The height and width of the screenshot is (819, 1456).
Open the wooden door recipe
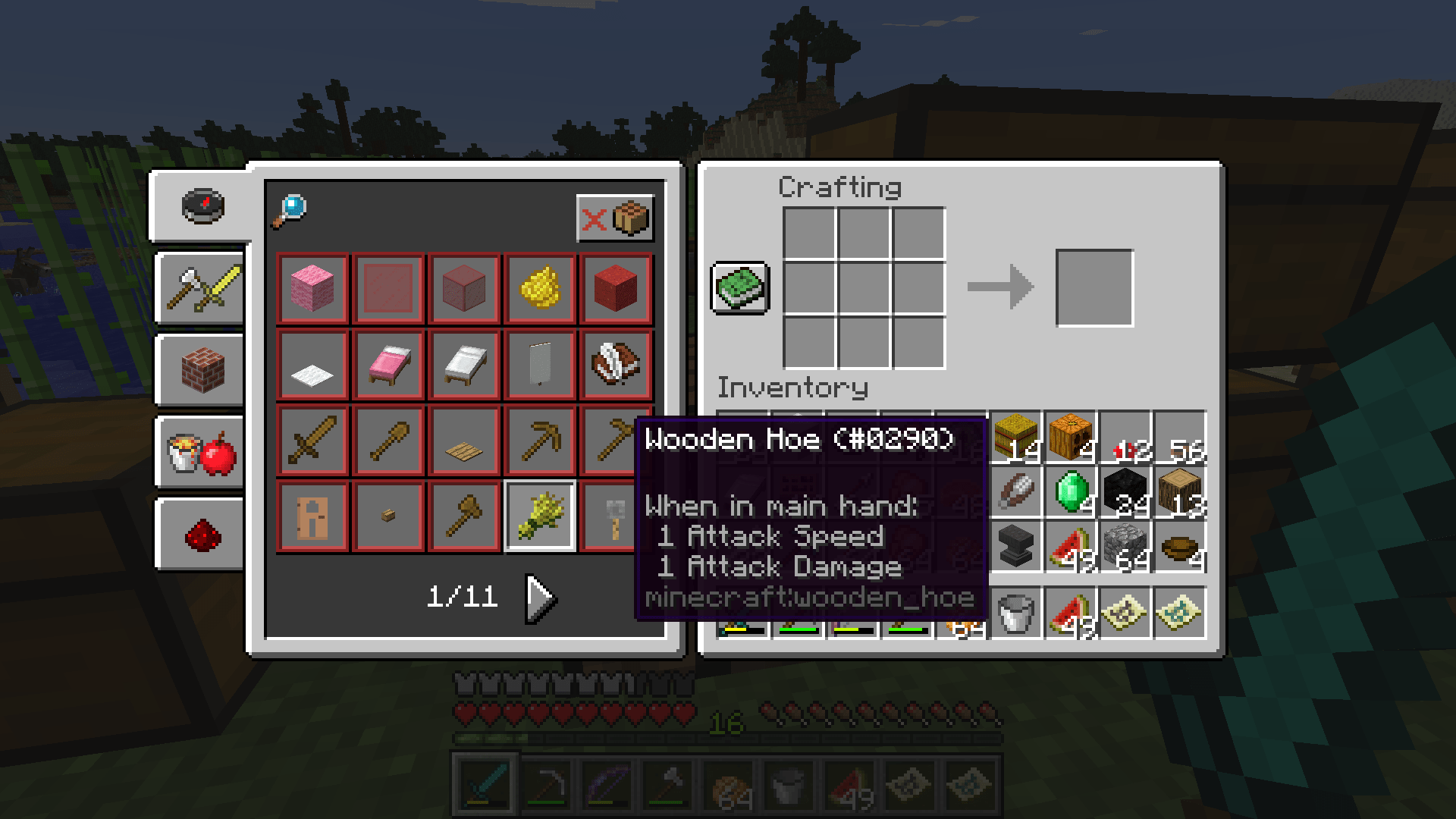pos(311,516)
